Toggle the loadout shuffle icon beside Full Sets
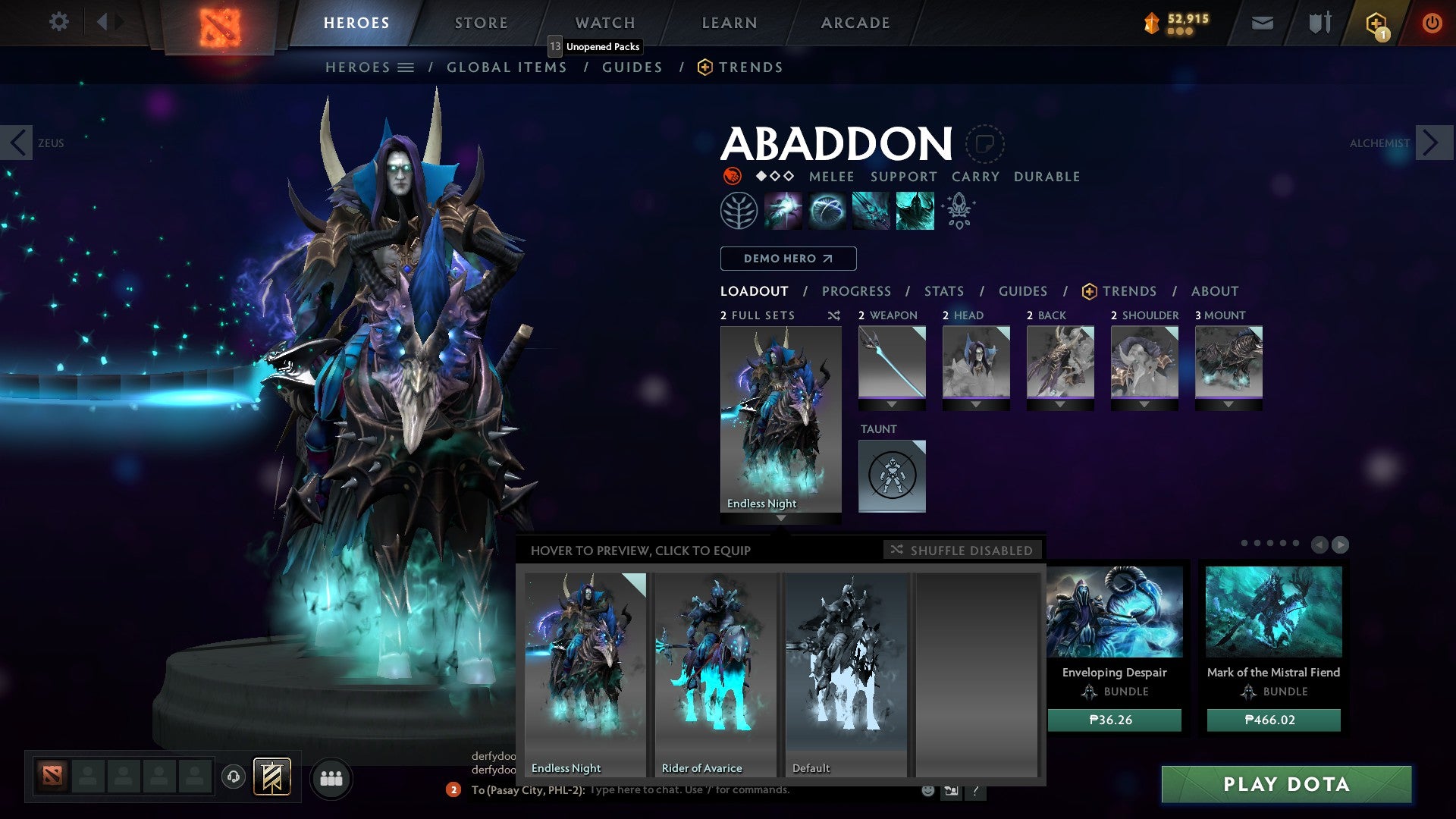The width and height of the screenshot is (1456, 819). pyautogui.click(x=833, y=315)
